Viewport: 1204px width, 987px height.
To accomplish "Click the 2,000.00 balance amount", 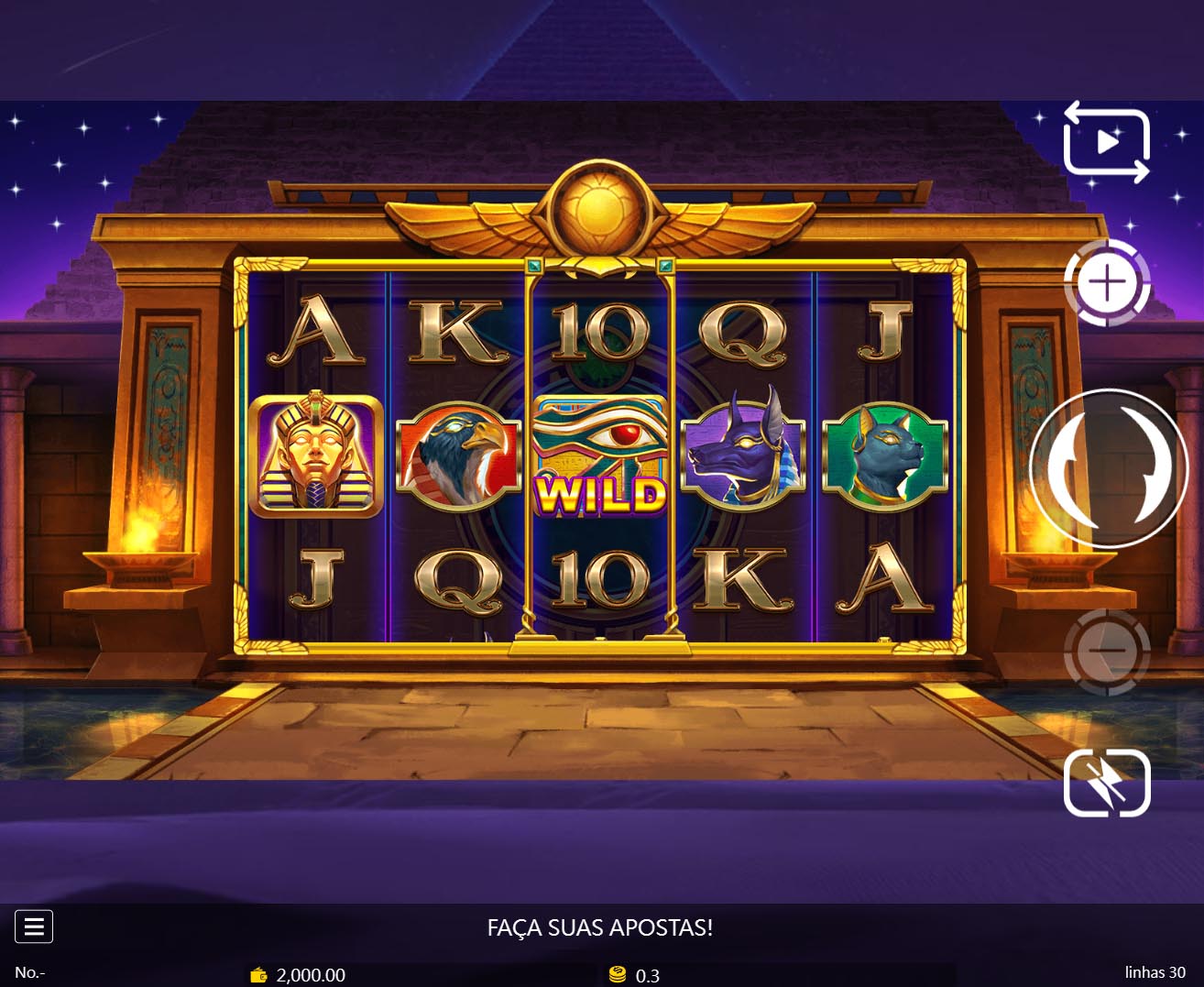I will 312,976.
